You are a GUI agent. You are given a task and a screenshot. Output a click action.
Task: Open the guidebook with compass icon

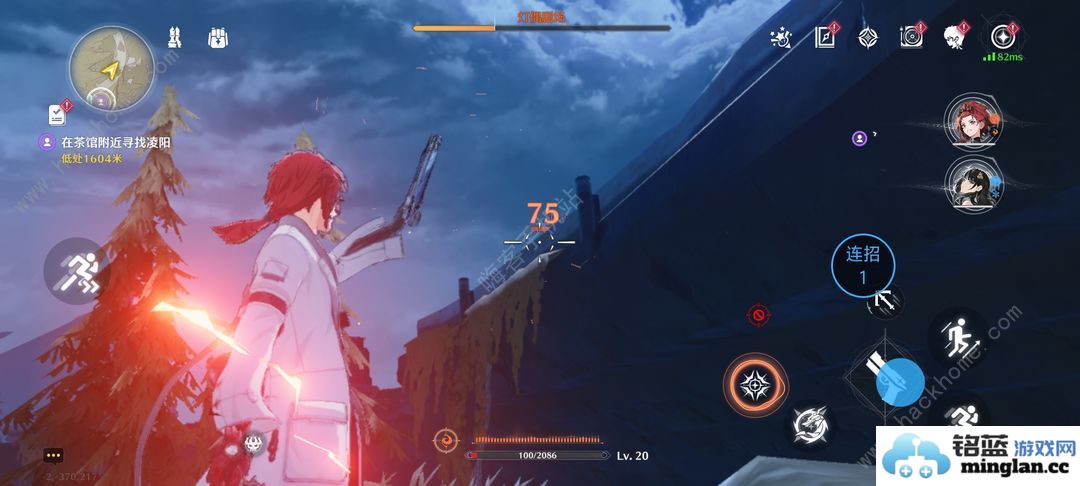(825, 38)
